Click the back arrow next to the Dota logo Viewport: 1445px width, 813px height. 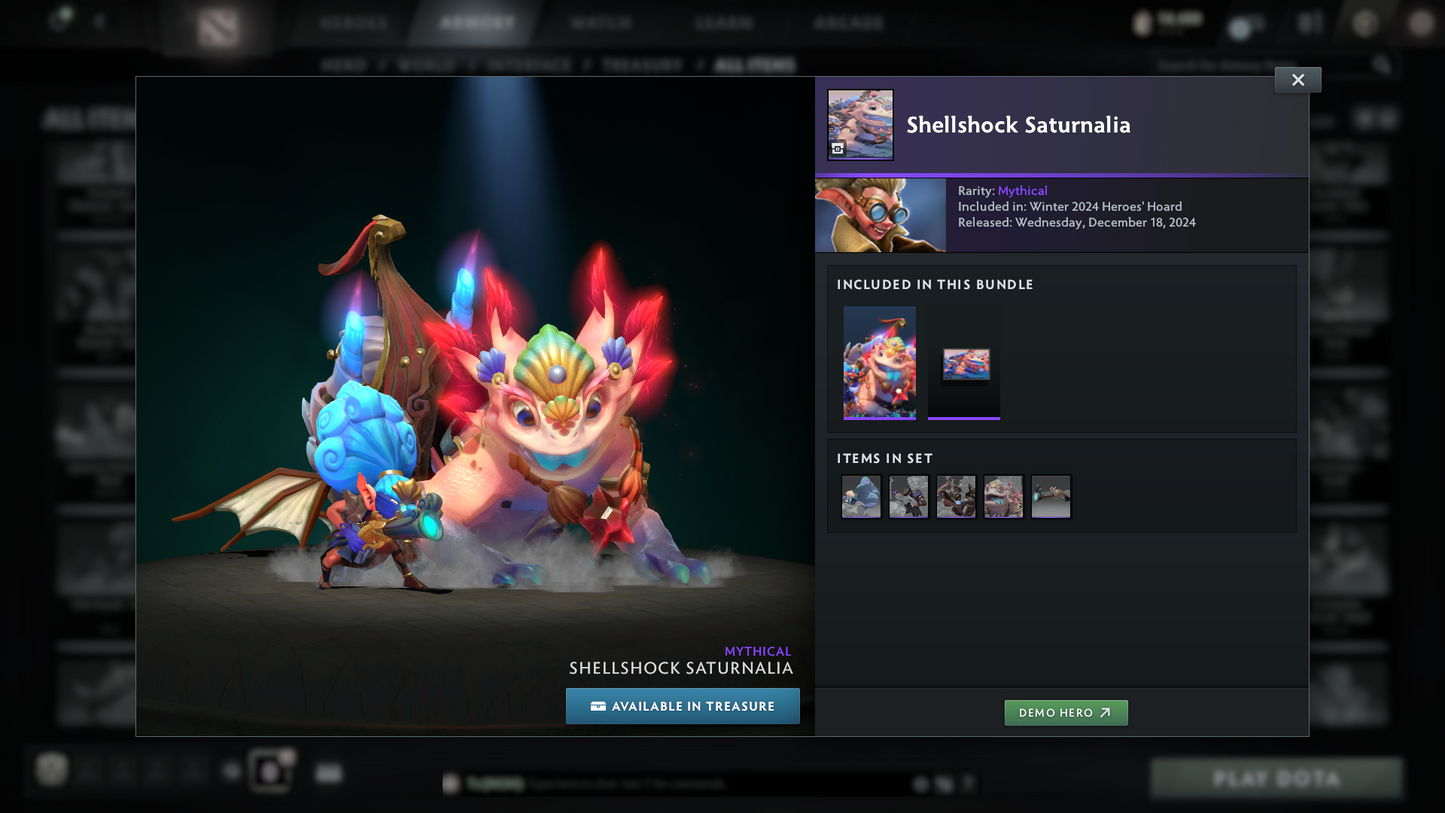coord(97,20)
